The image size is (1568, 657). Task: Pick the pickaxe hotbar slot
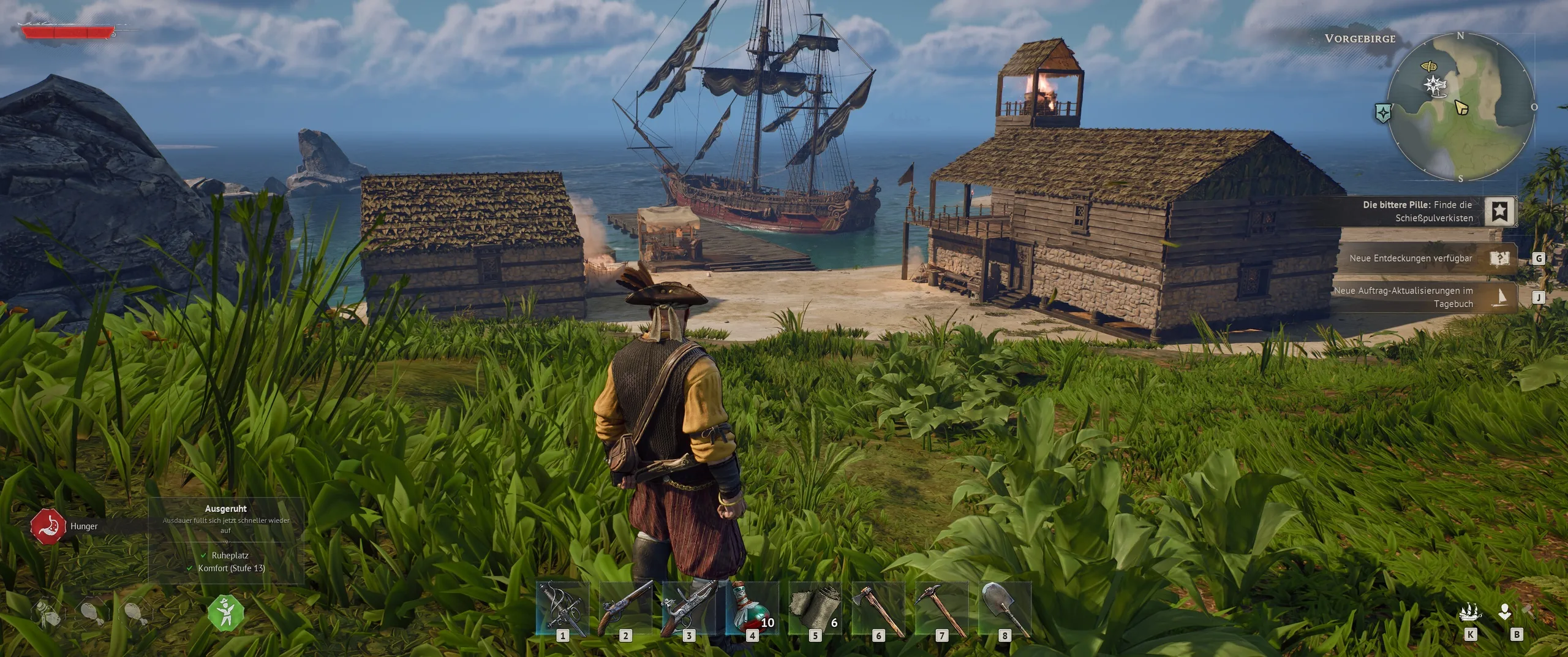coord(941,608)
